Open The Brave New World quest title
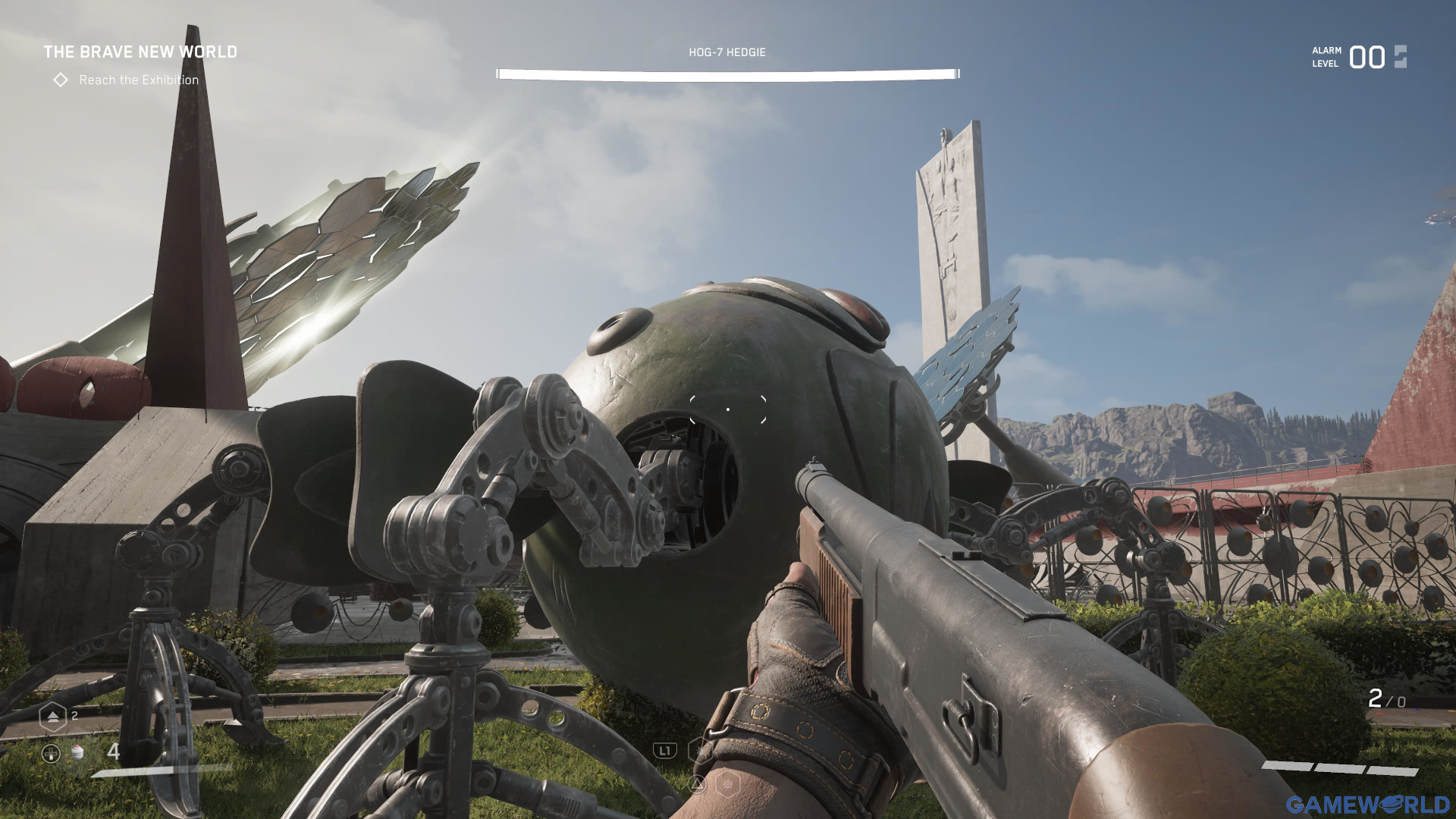Image resolution: width=1456 pixels, height=819 pixels. tap(140, 52)
